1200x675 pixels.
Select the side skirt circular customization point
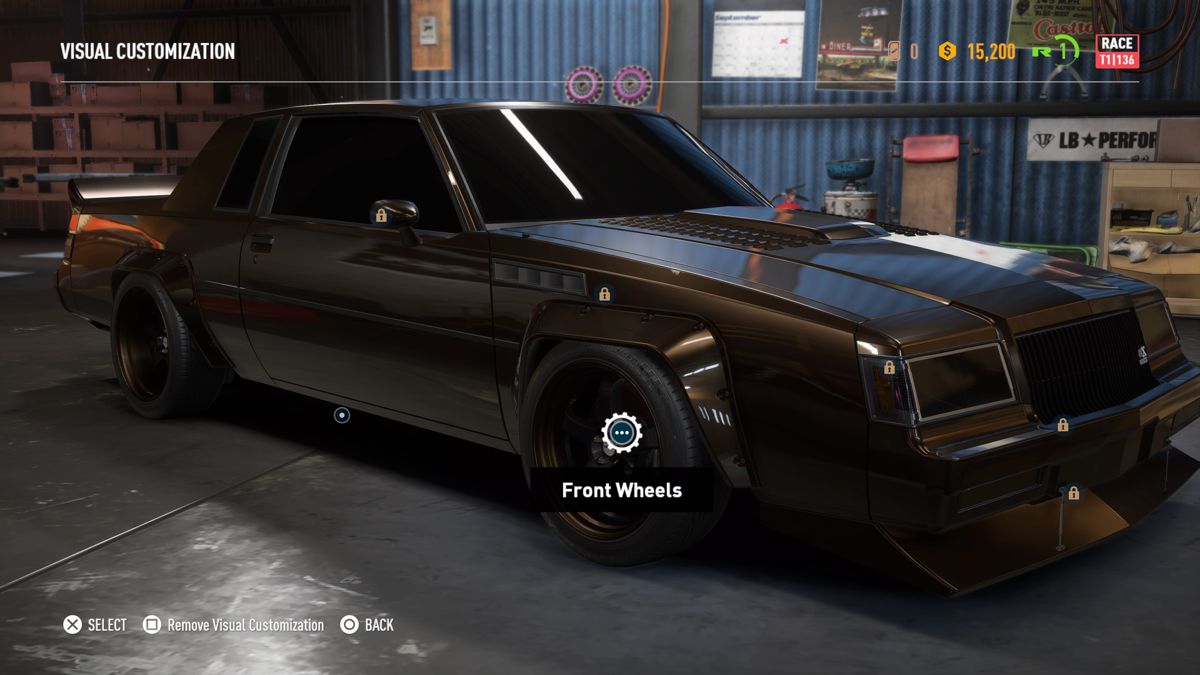click(342, 414)
